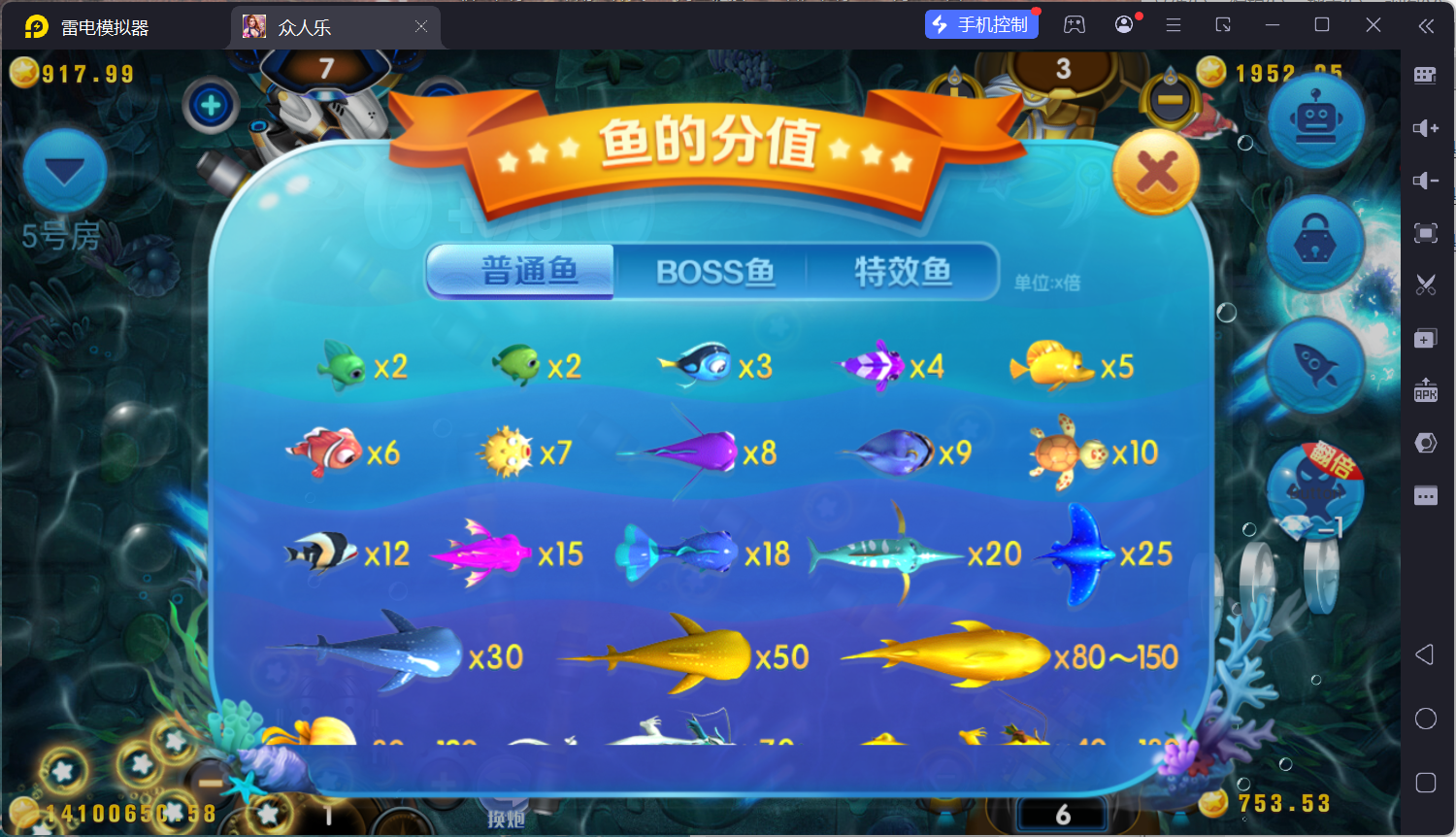Viewport: 1456px width, 837px height.
Task: Collapse the emulator sidebar with the chevron
Action: [1427, 25]
